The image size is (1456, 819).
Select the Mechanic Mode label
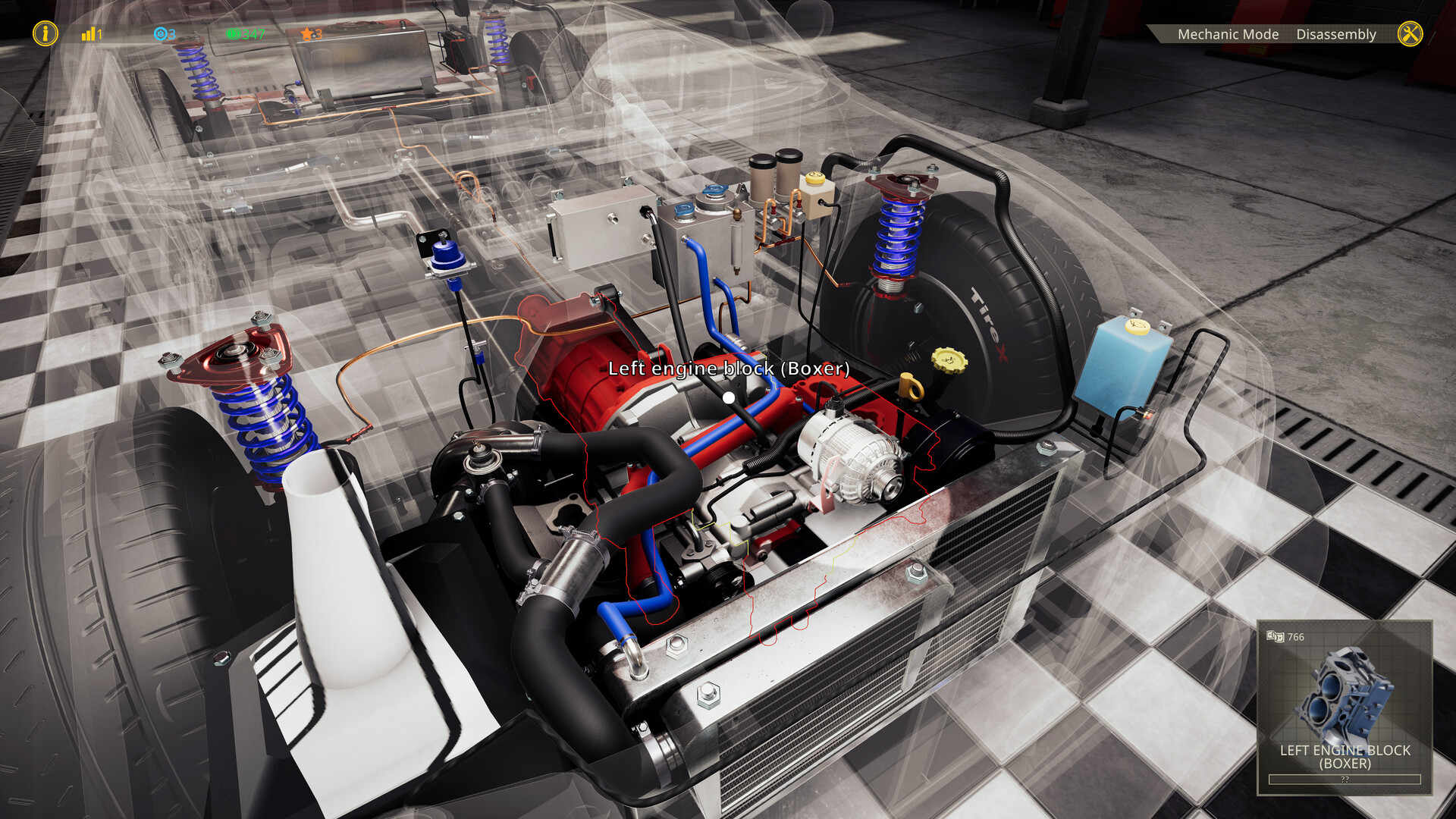1228,33
